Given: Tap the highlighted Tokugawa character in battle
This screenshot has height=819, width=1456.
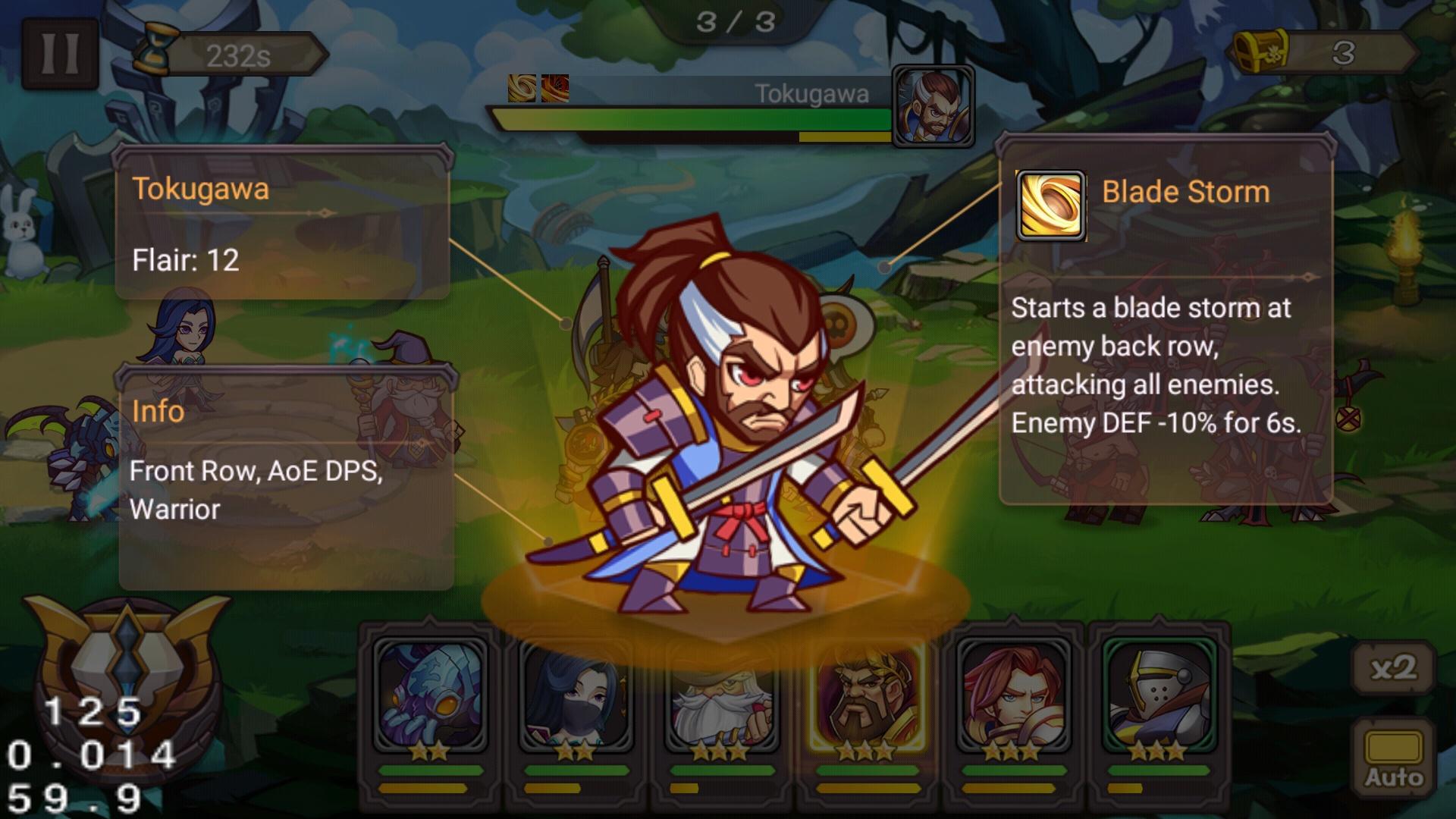Looking at the screenshot, I should [x=728, y=425].
